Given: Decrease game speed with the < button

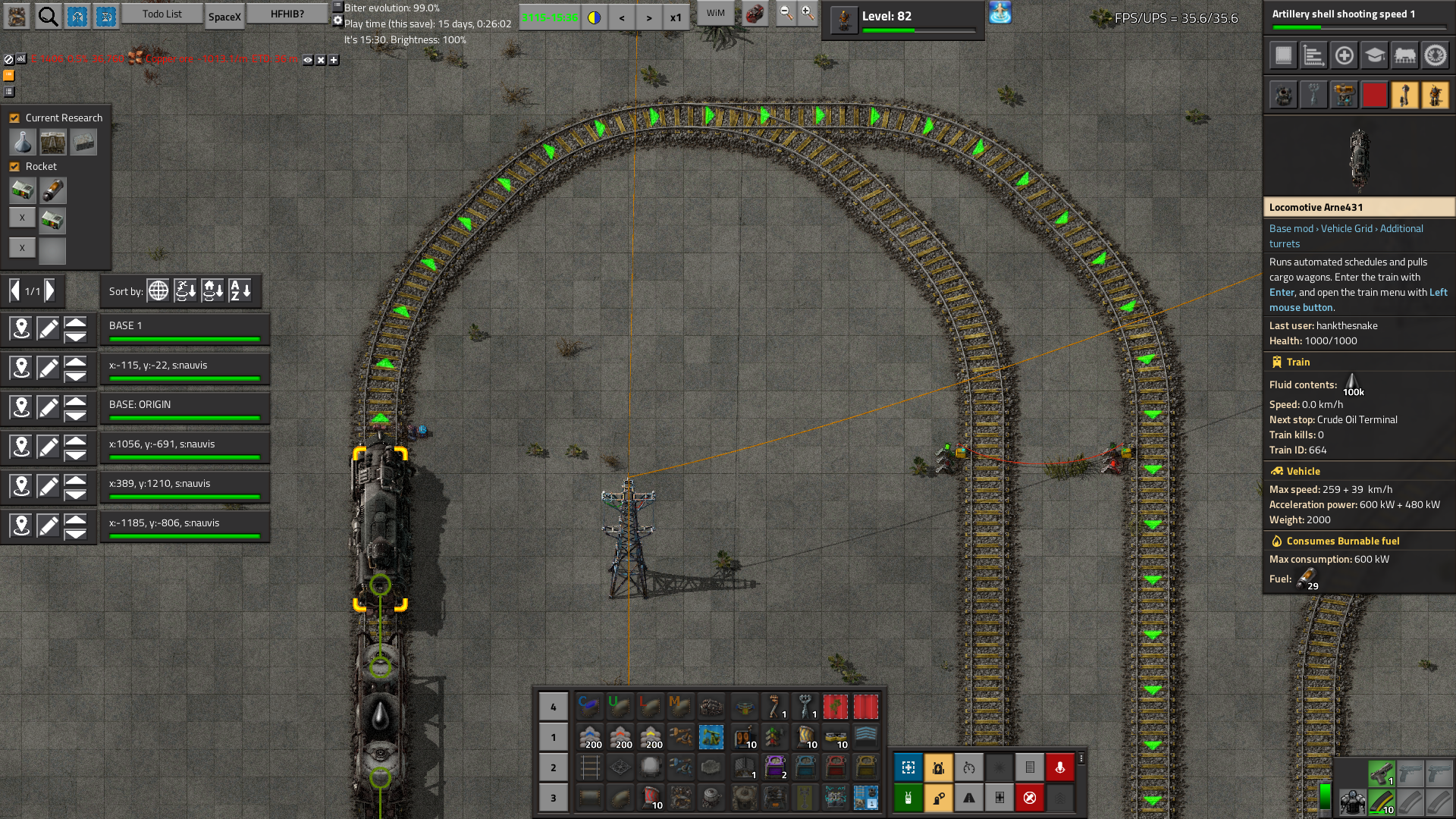Looking at the screenshot, I should (622, 17).
